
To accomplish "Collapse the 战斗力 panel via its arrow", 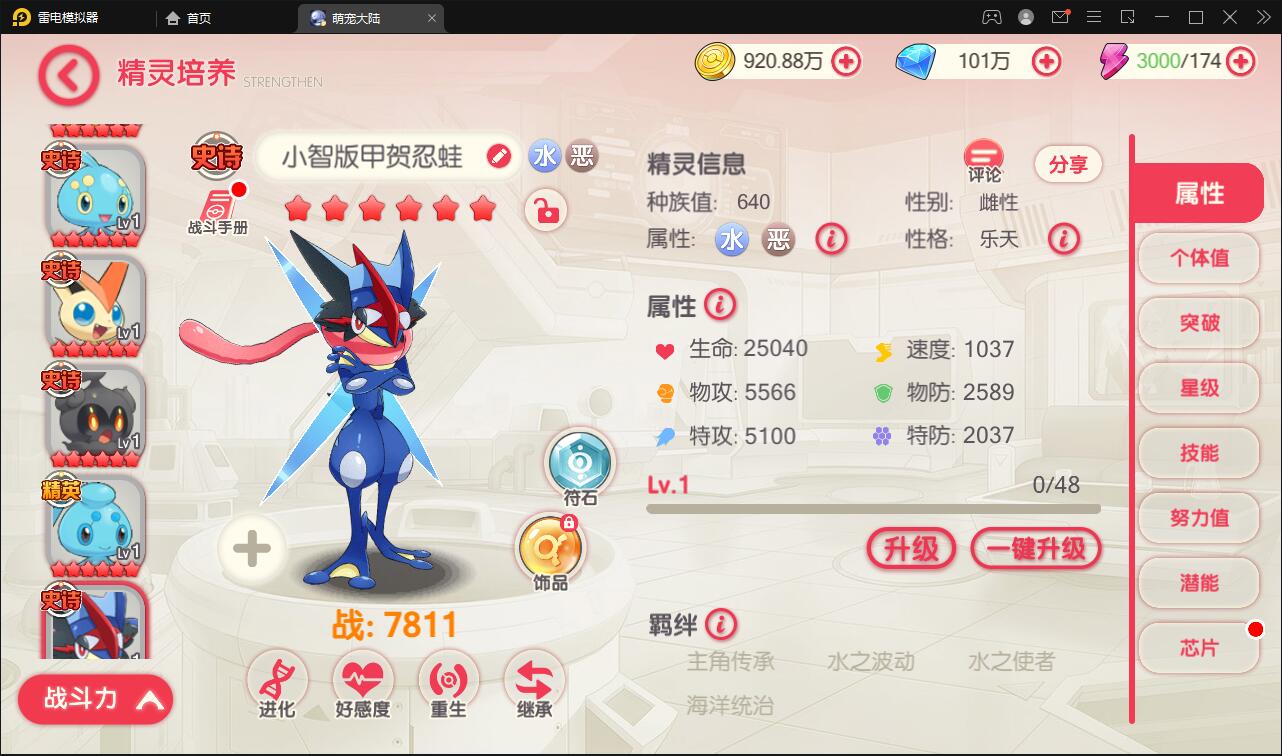I will pyautogui.click(x=150, y=699).
